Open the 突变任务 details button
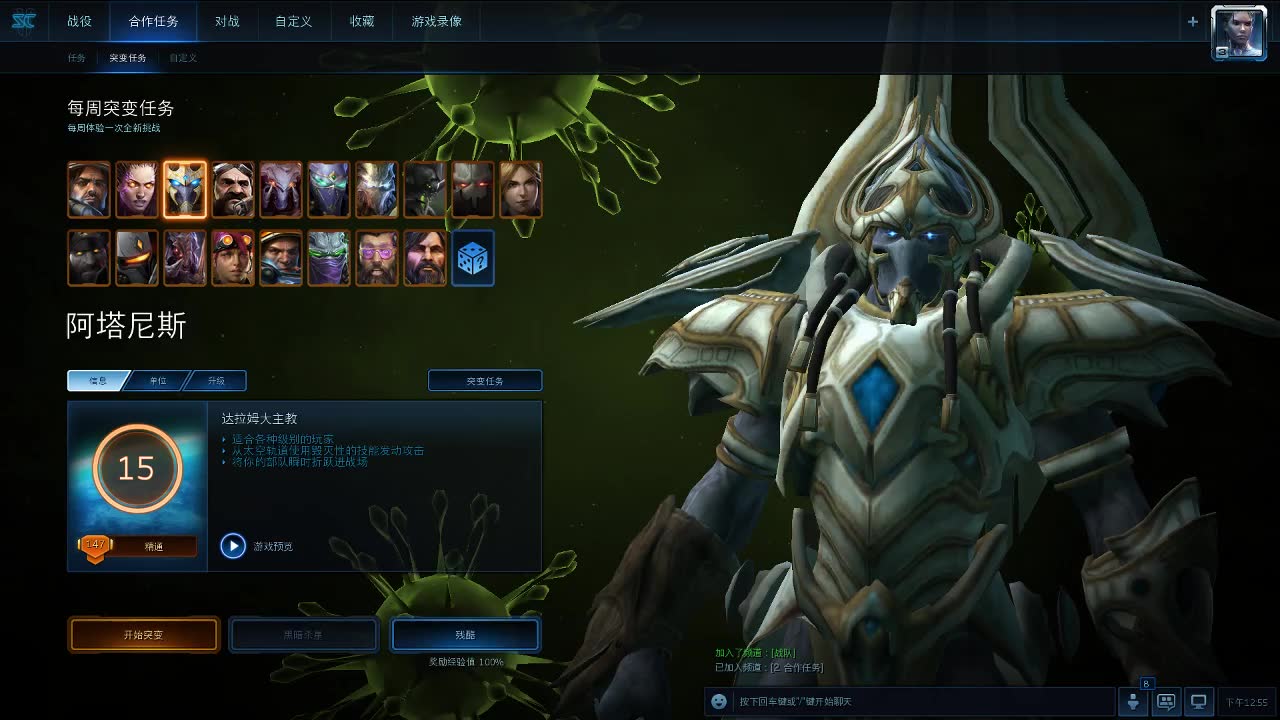 click(x=485, y=381)
